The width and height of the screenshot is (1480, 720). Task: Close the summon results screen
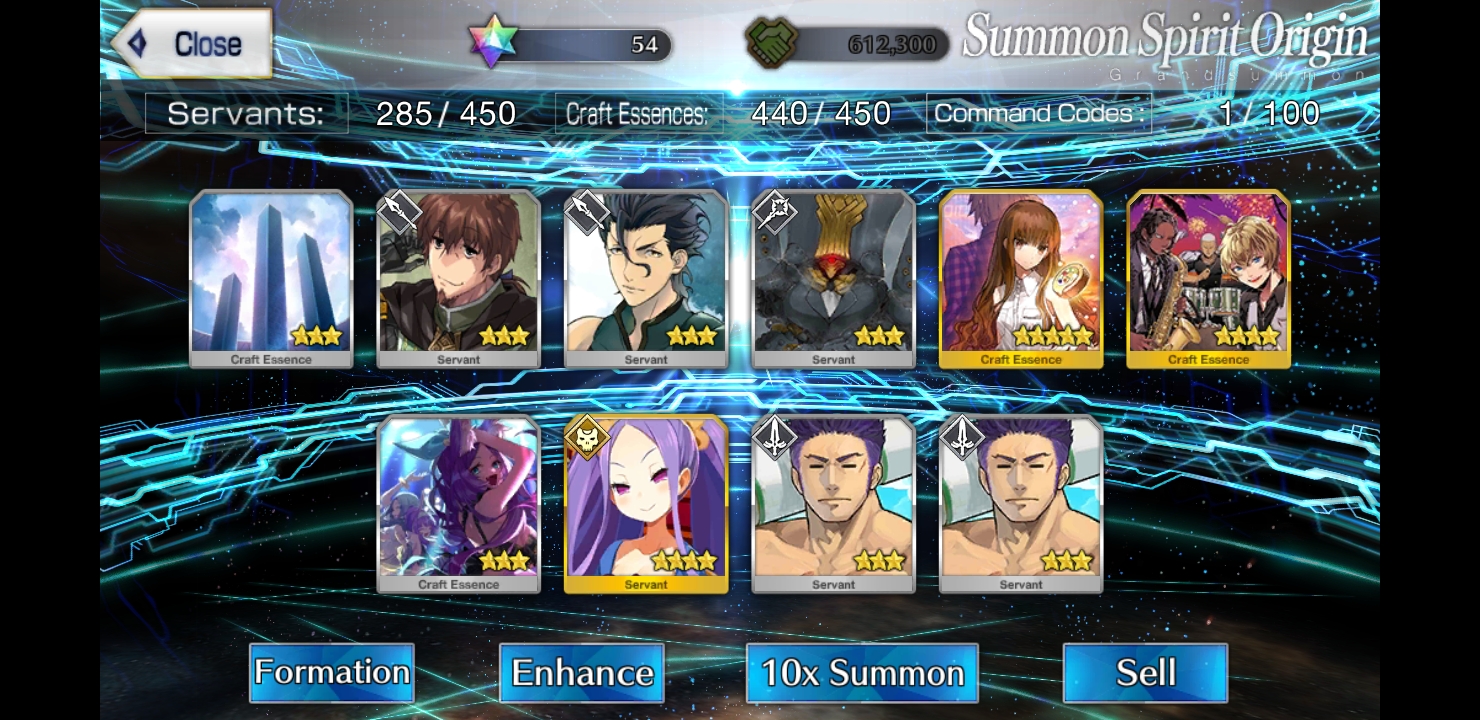192,44
